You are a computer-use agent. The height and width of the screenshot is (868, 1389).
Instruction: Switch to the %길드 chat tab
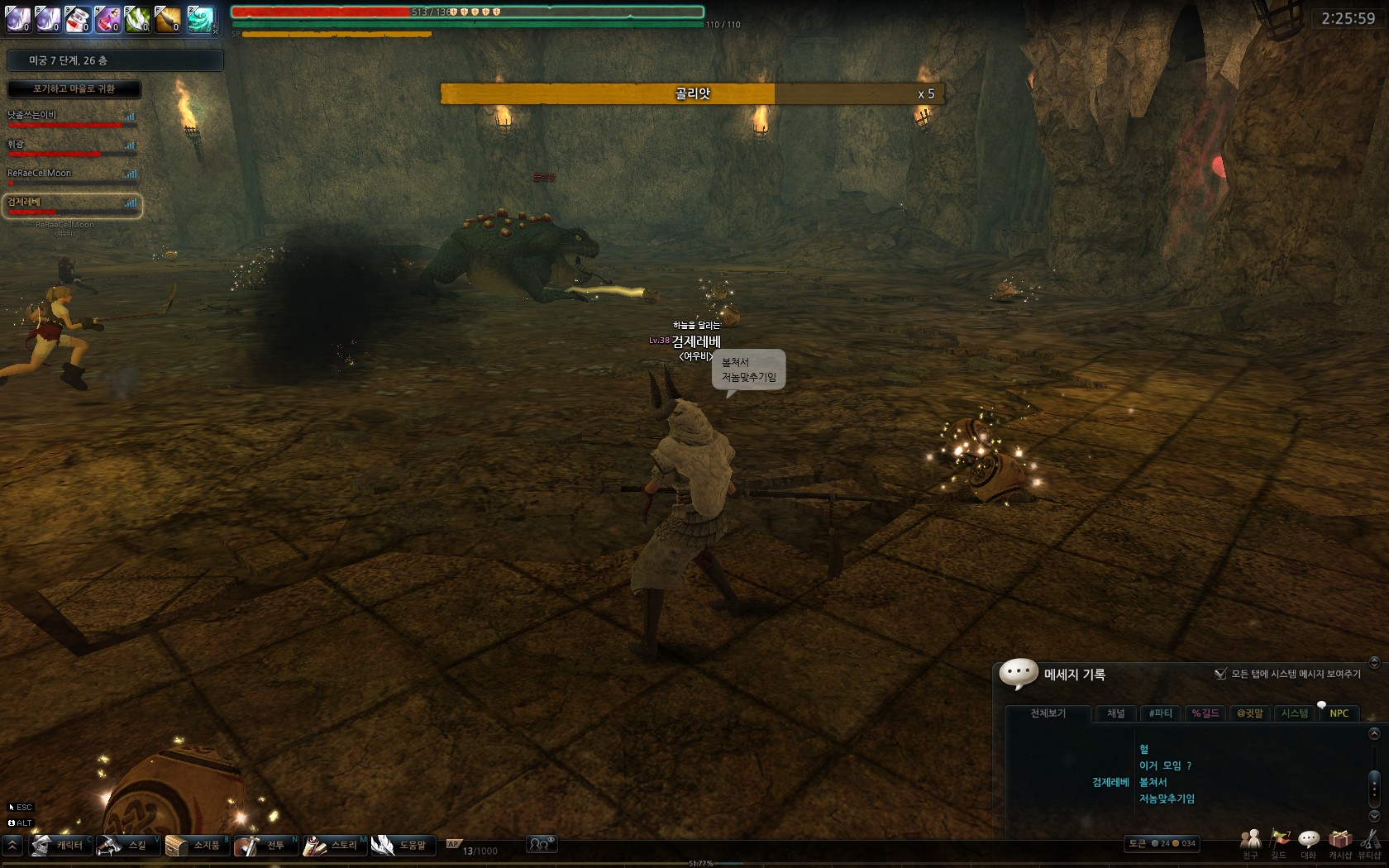point(1205,713)
